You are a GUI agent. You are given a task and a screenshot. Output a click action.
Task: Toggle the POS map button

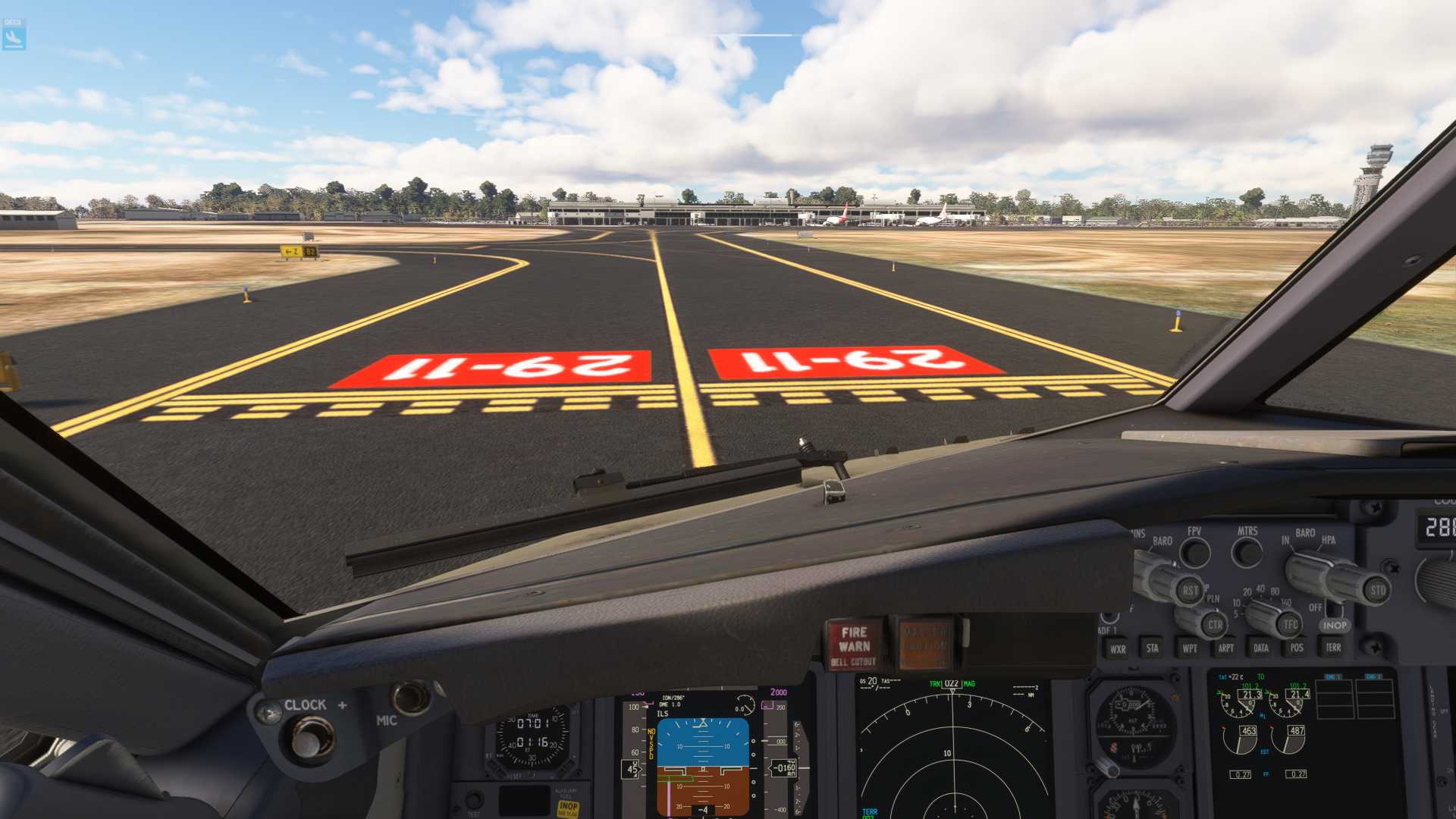click(x=1297, y=648)
